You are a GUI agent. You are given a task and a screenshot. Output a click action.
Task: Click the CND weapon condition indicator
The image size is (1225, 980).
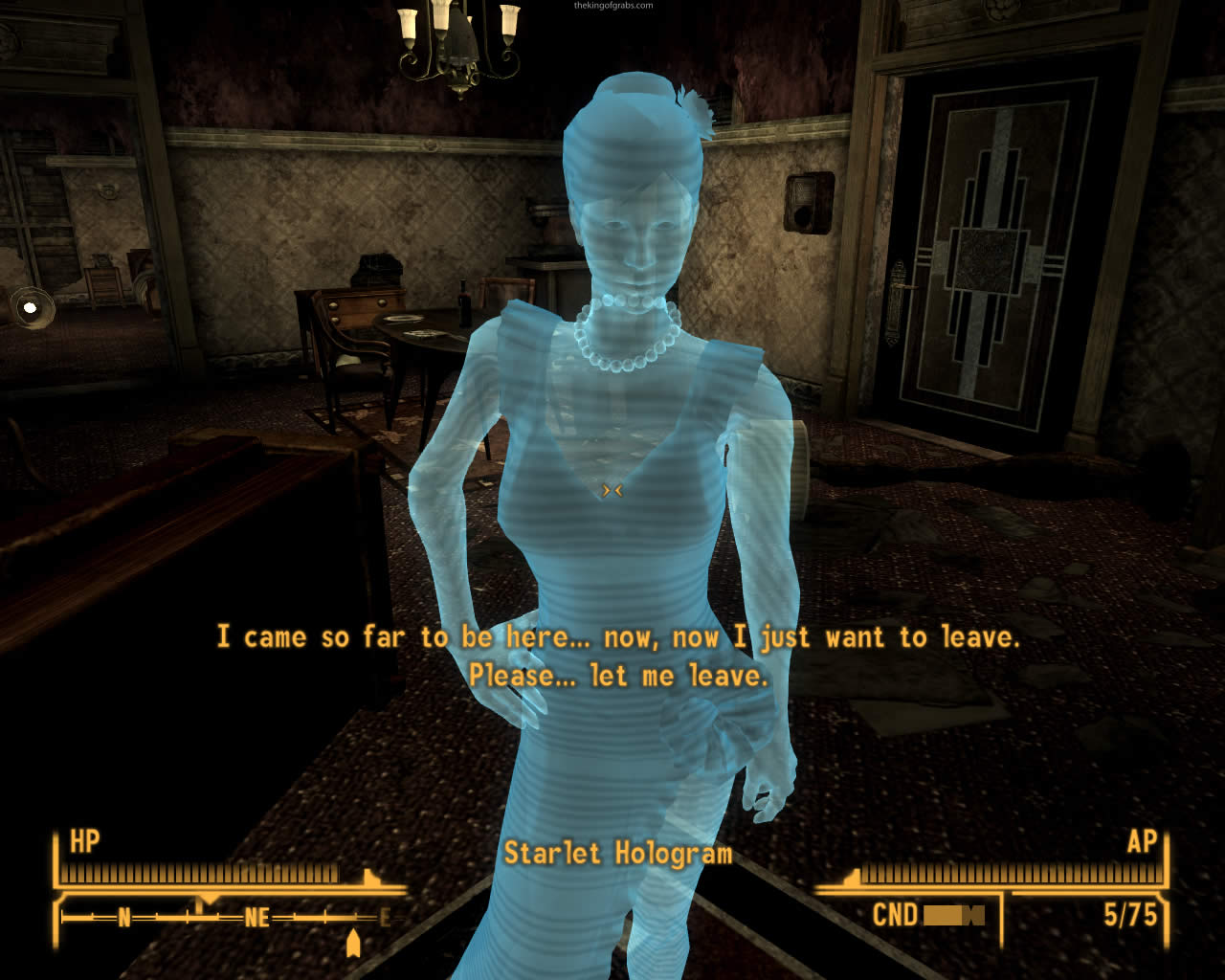pos(896,913)
